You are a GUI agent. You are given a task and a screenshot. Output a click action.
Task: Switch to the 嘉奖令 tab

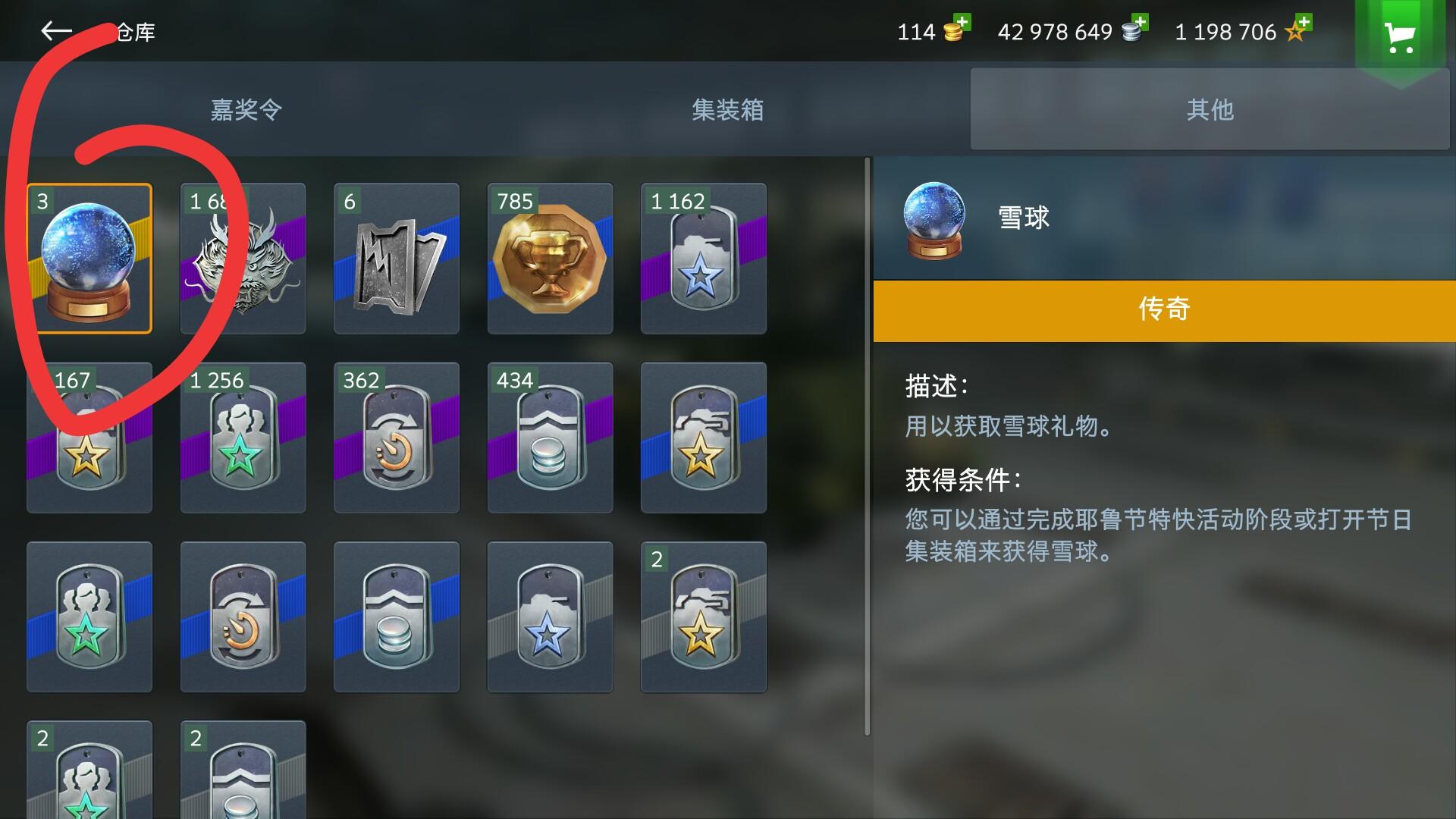244,110
